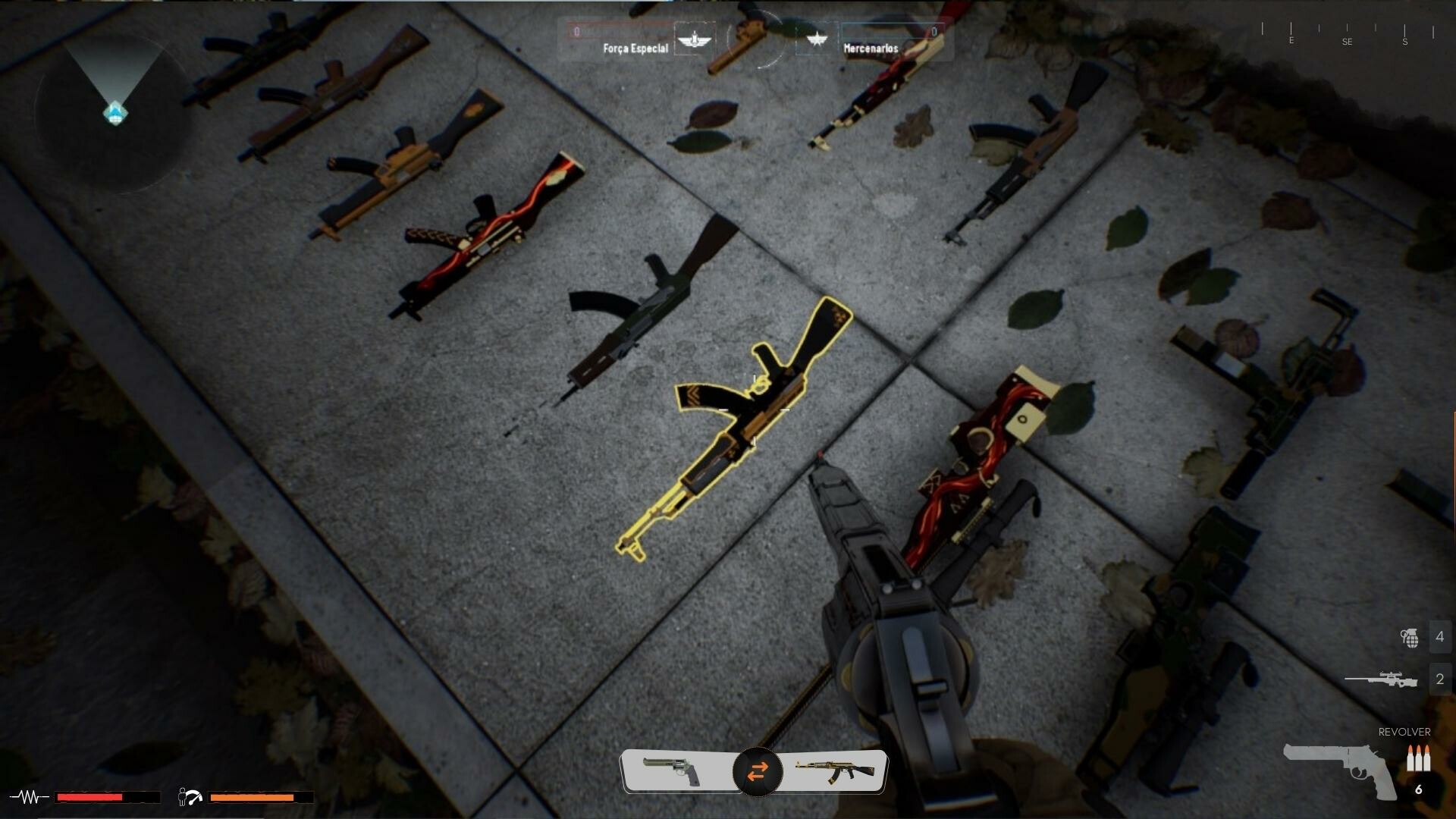Viewport: 1456px width, 819px height.
Task: Click the heartbeat health icon bottom-left
Action: (x=27, y=797)
